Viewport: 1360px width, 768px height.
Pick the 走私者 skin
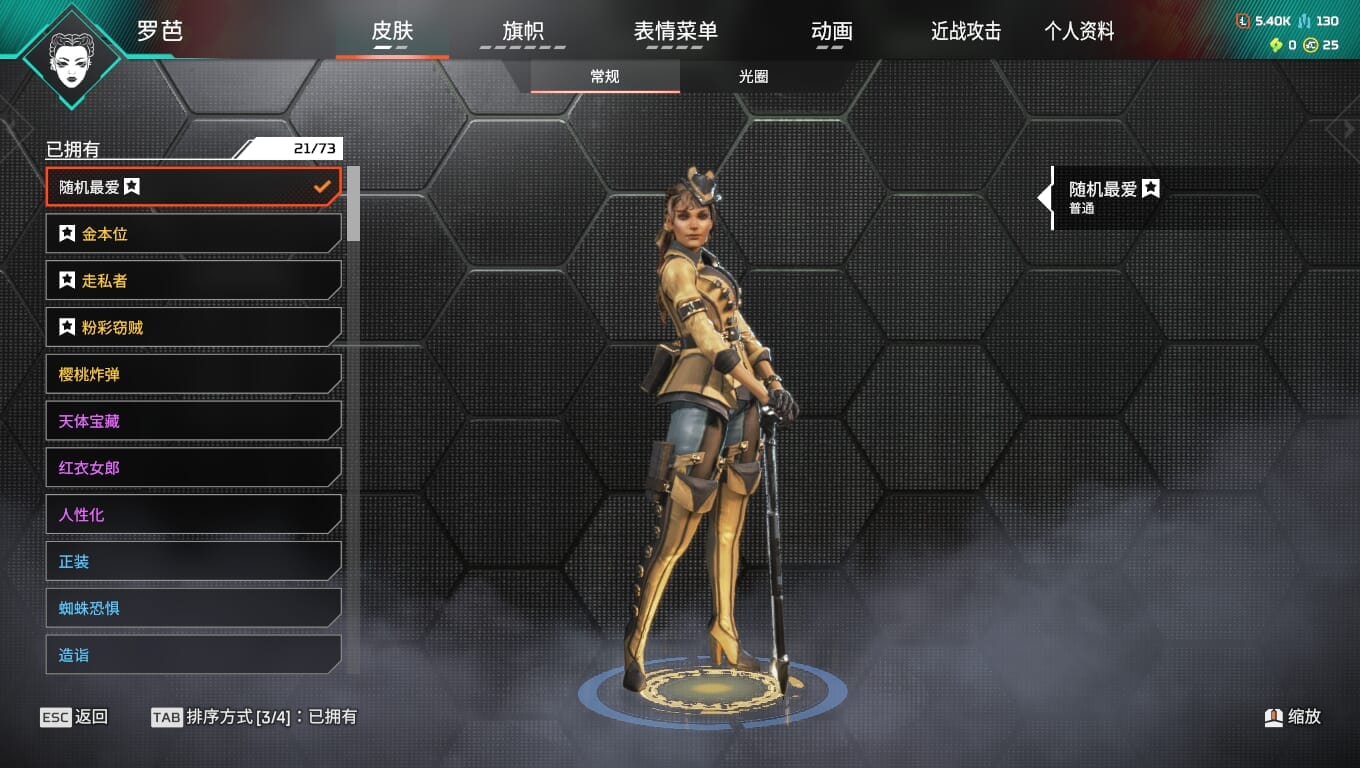click(x=193, y=281)
